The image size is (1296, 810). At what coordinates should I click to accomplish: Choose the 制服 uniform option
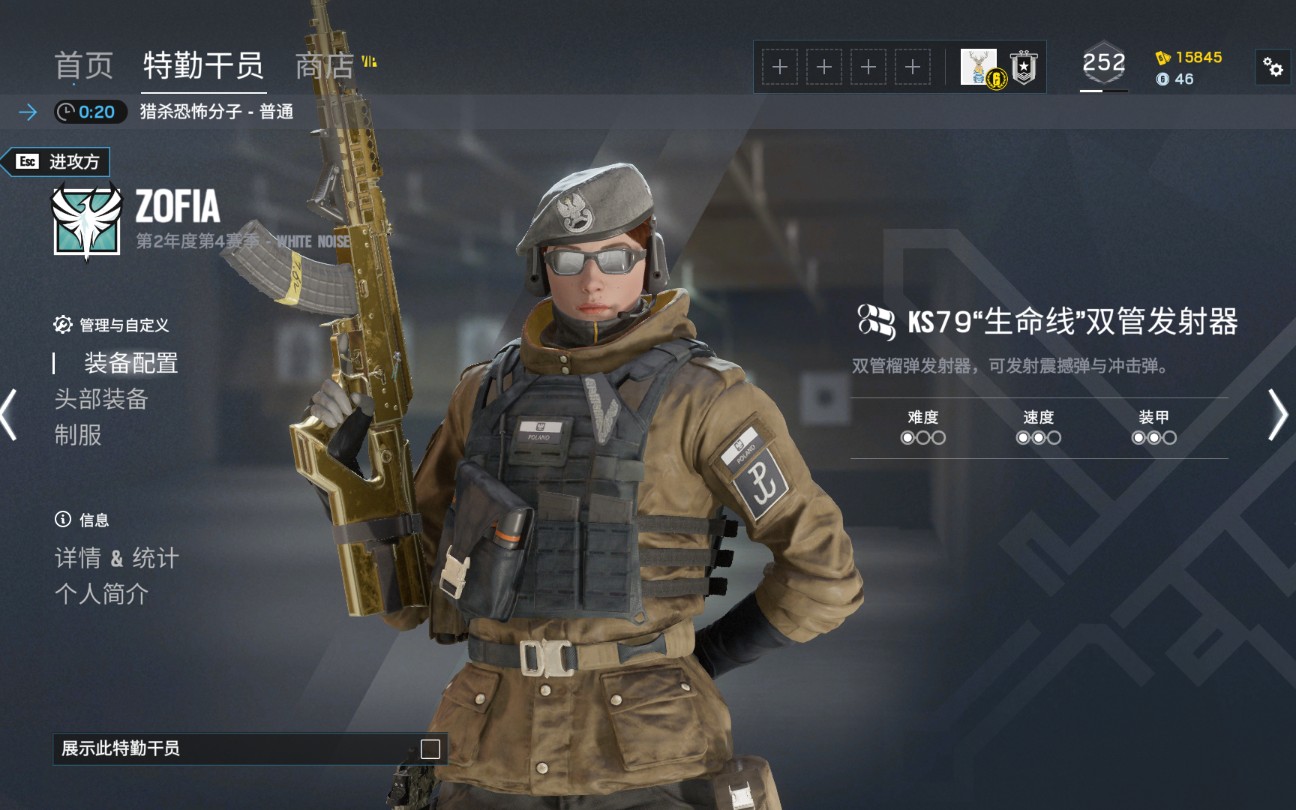(78, 435)
